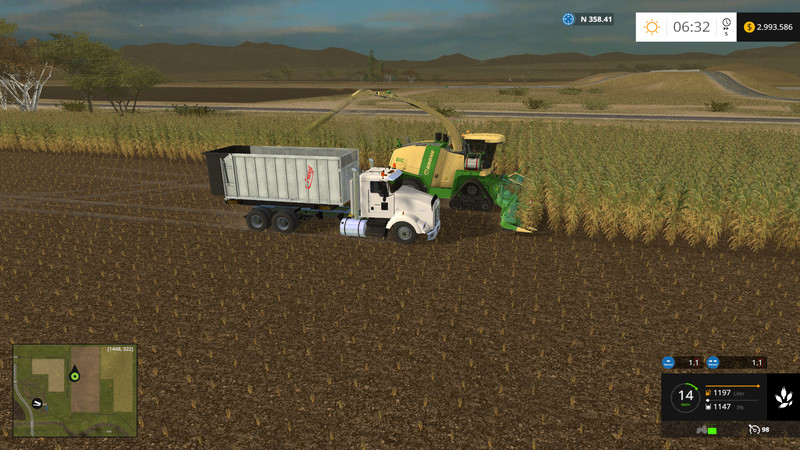Toggle the clock time-scale icon

(x=726, y=24)
